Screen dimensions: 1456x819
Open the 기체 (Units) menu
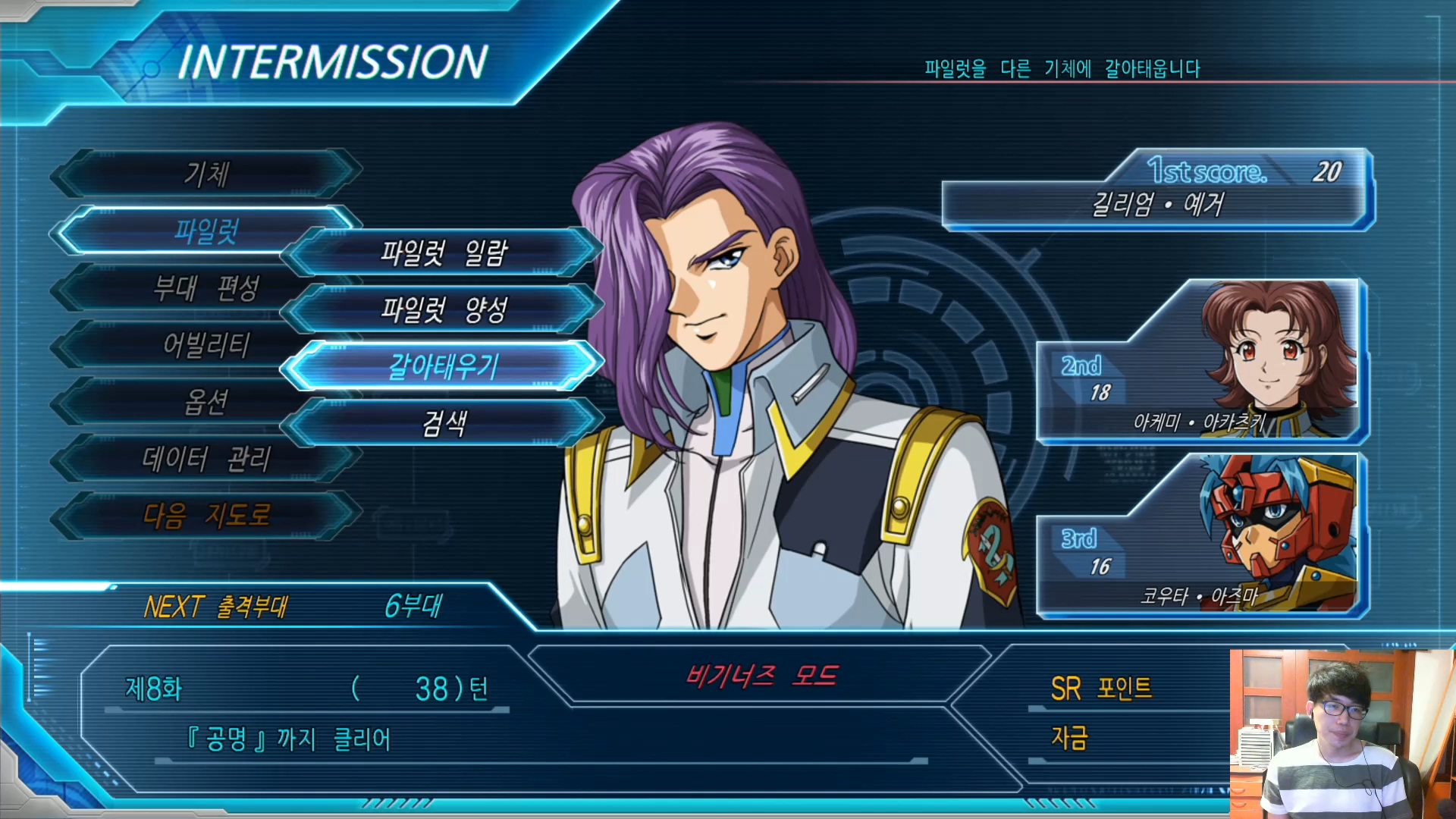(206, 174)
